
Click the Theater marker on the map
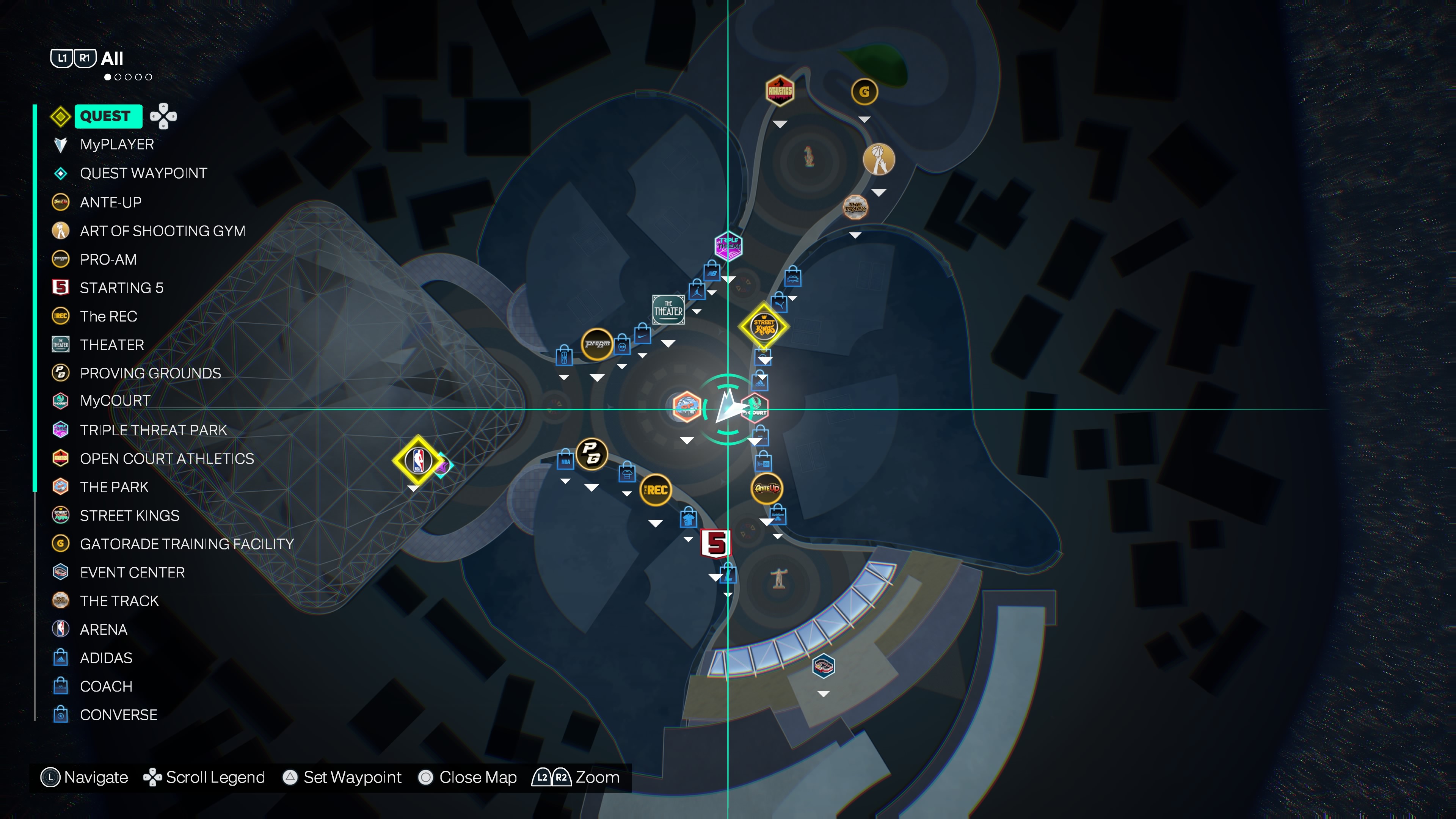(x=668, y=310)
